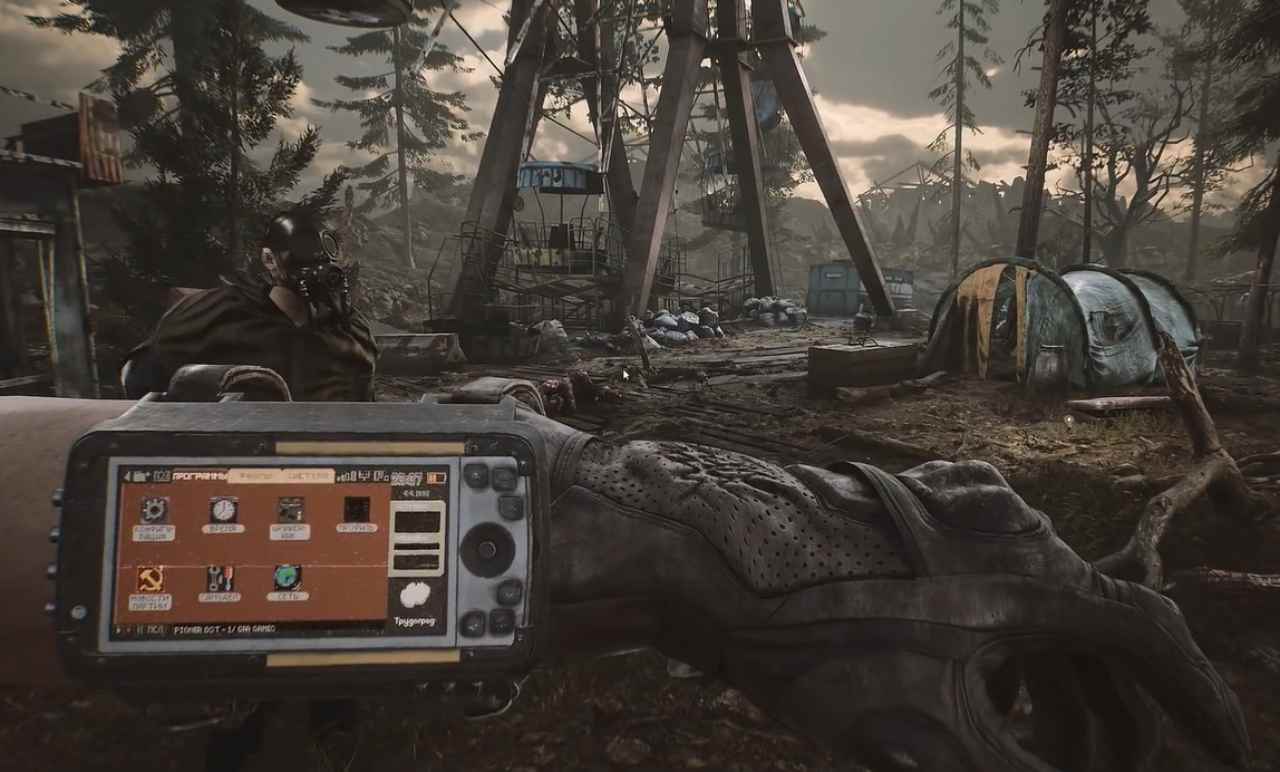
Task: Open the gear settings app
Action: 154,510
